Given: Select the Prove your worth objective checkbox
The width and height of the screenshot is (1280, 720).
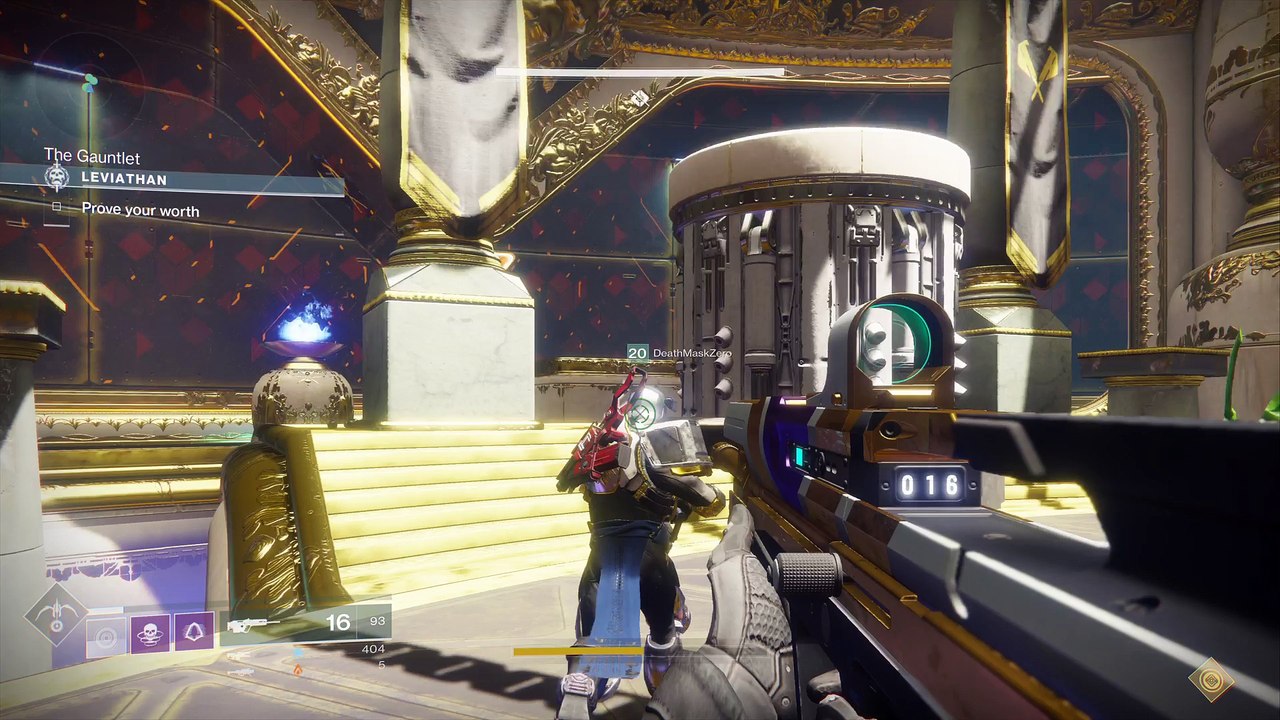Looking at the screenshot, I should point(57,207).
